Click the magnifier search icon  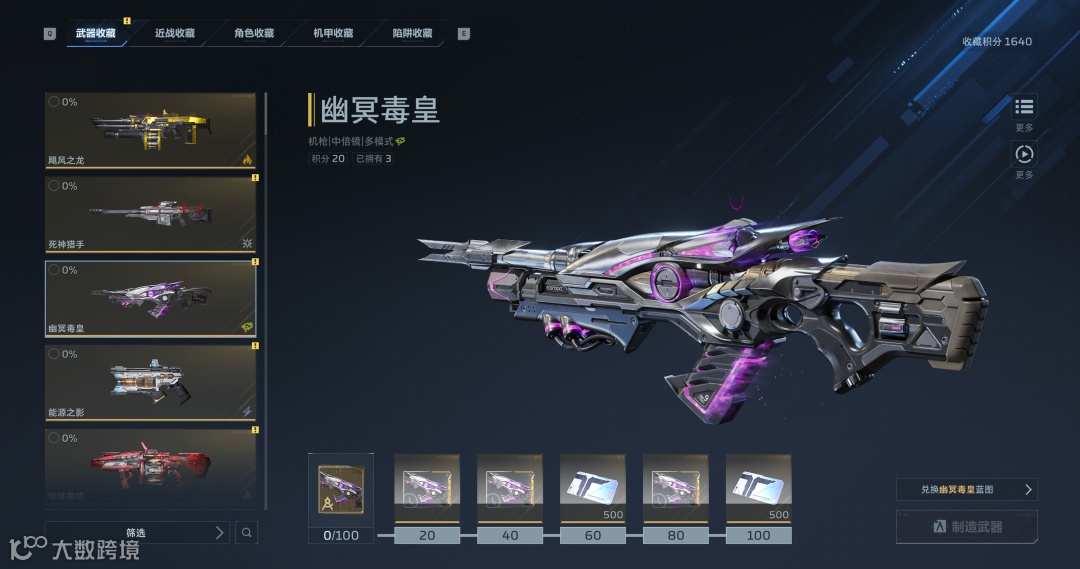pyautogui.click(x=247, y=533)
